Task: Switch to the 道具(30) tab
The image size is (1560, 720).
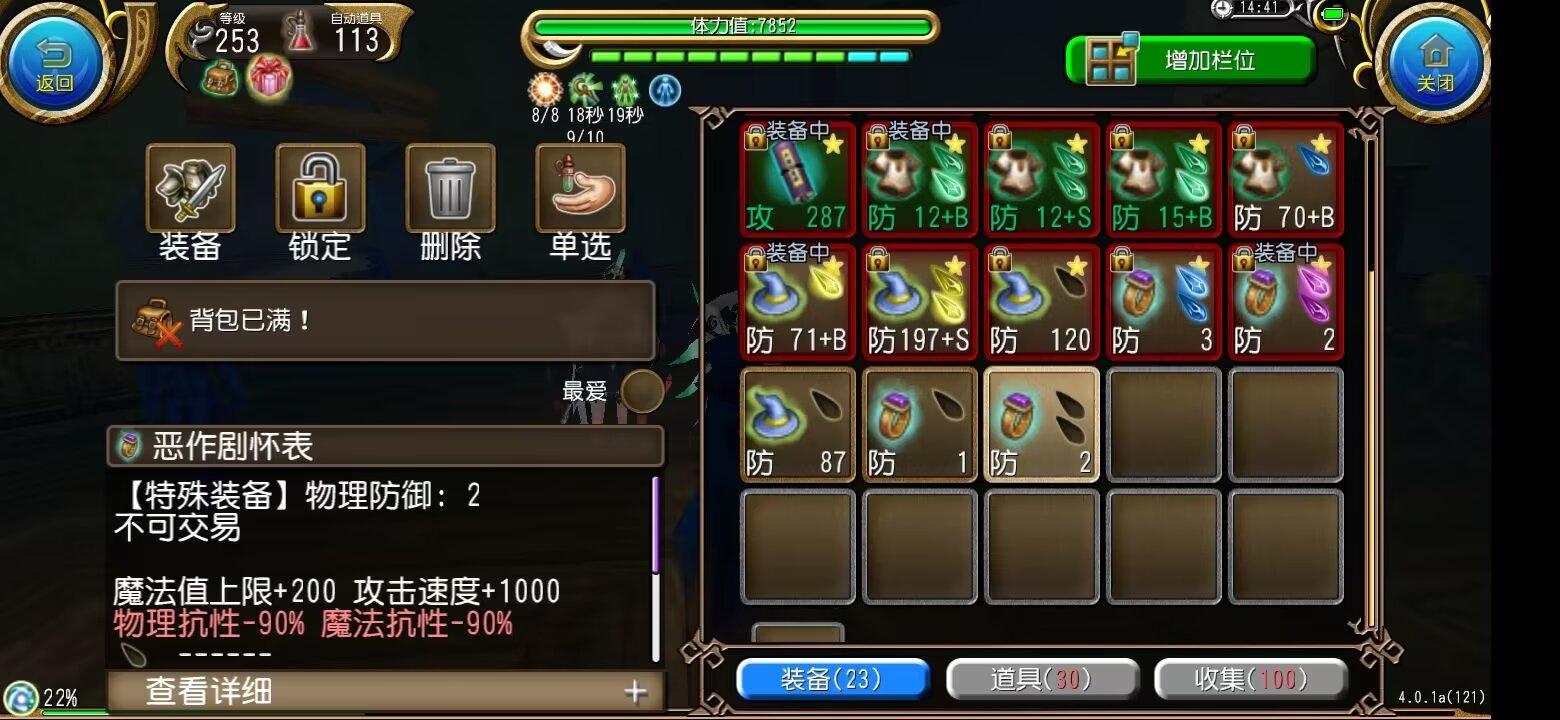Action: (x=1042, y=679)
